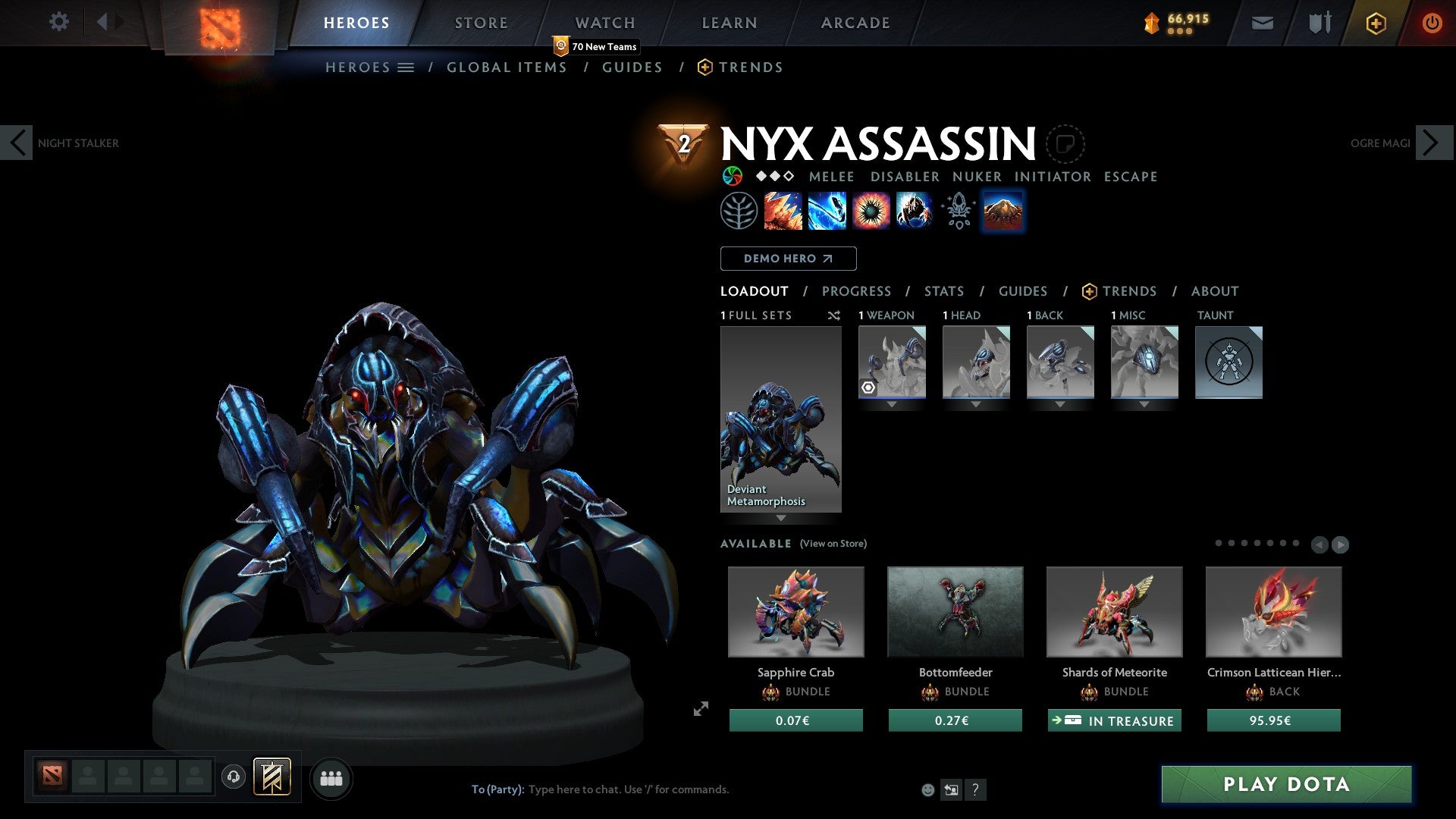The width and height of the screenshot is (1456, 819).
Task: Open the heroes hamburger menu next to HEROES
Action: point(407,67)
